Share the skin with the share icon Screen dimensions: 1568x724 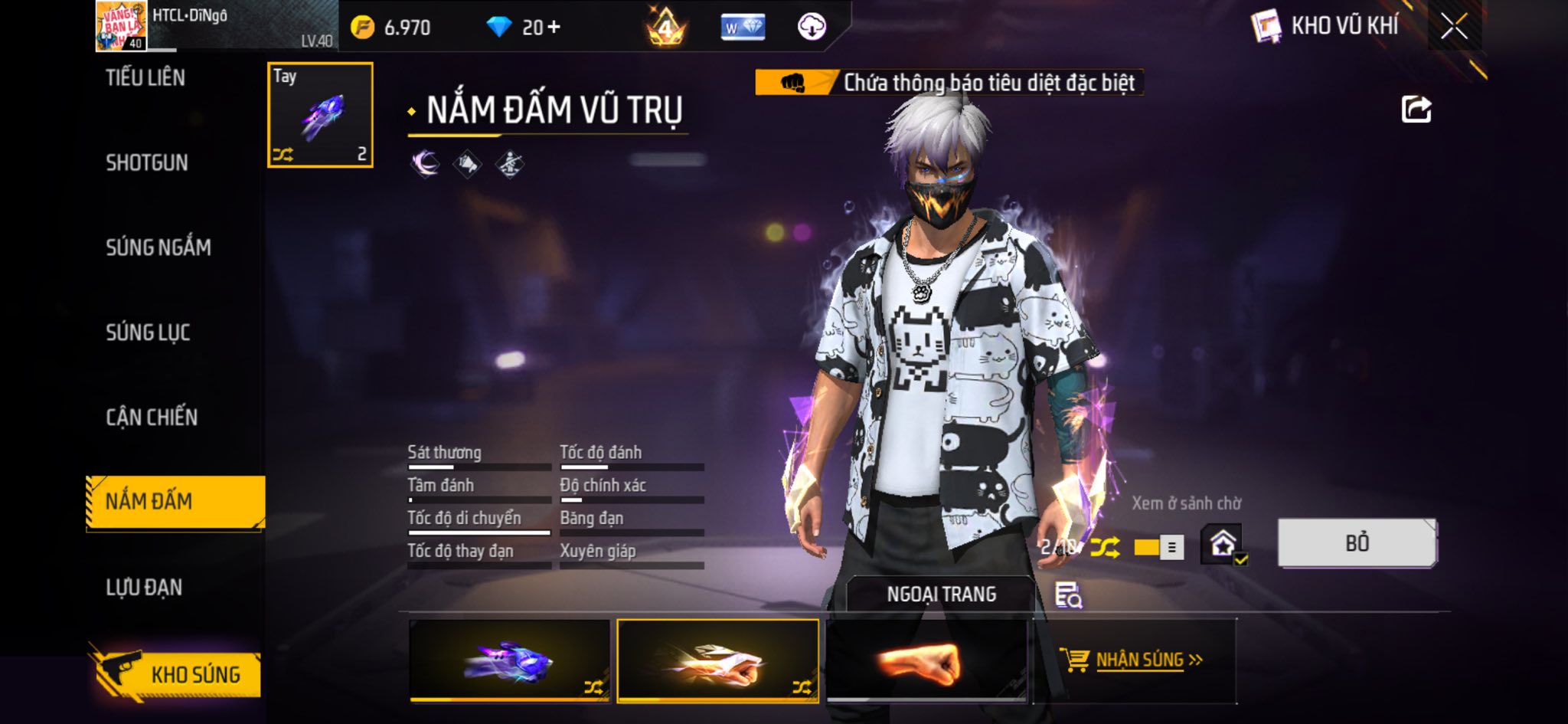pyautogui.click(x=1416, y=110)
